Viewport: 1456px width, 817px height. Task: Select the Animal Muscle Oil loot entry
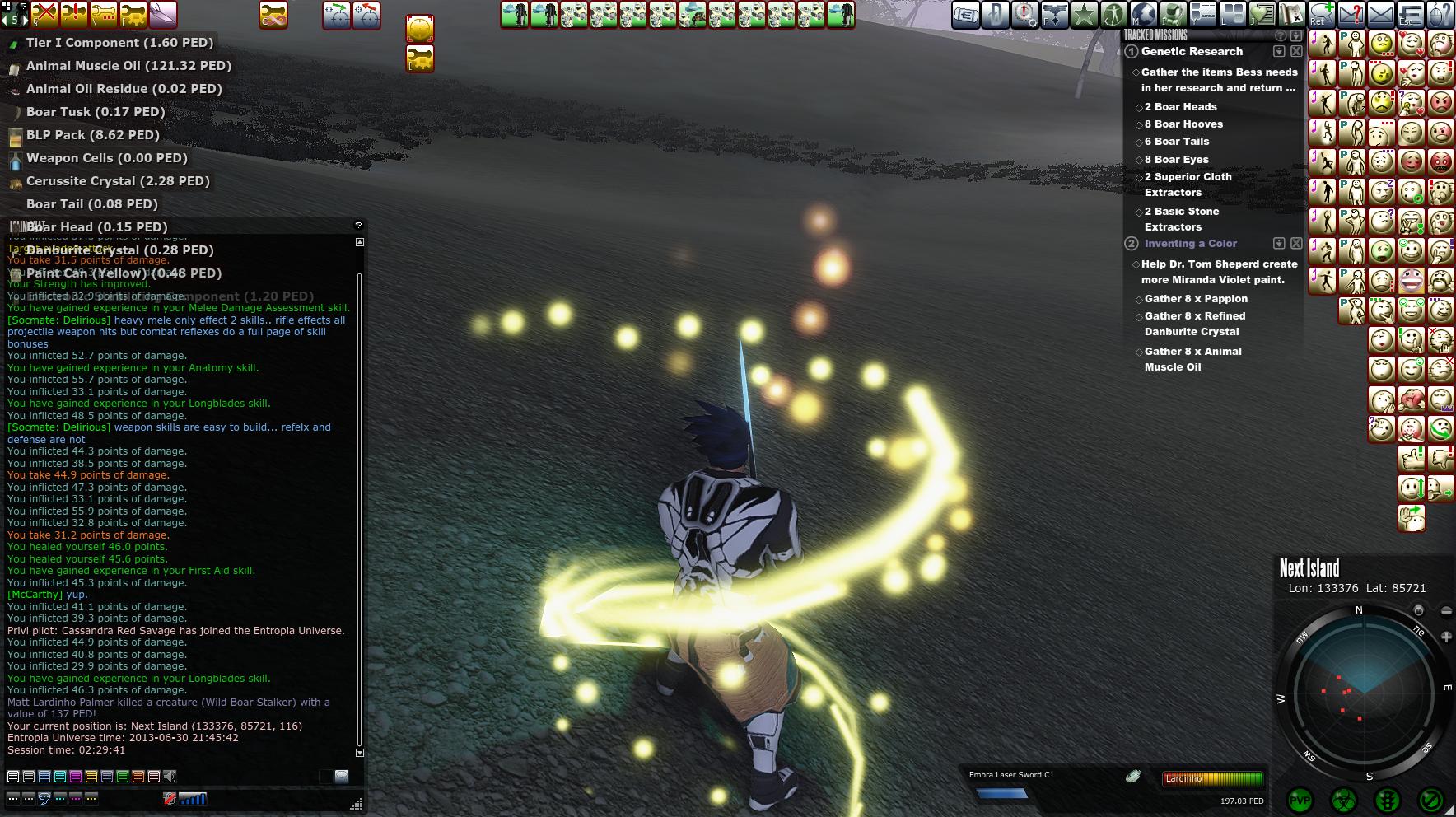(128, 66)
